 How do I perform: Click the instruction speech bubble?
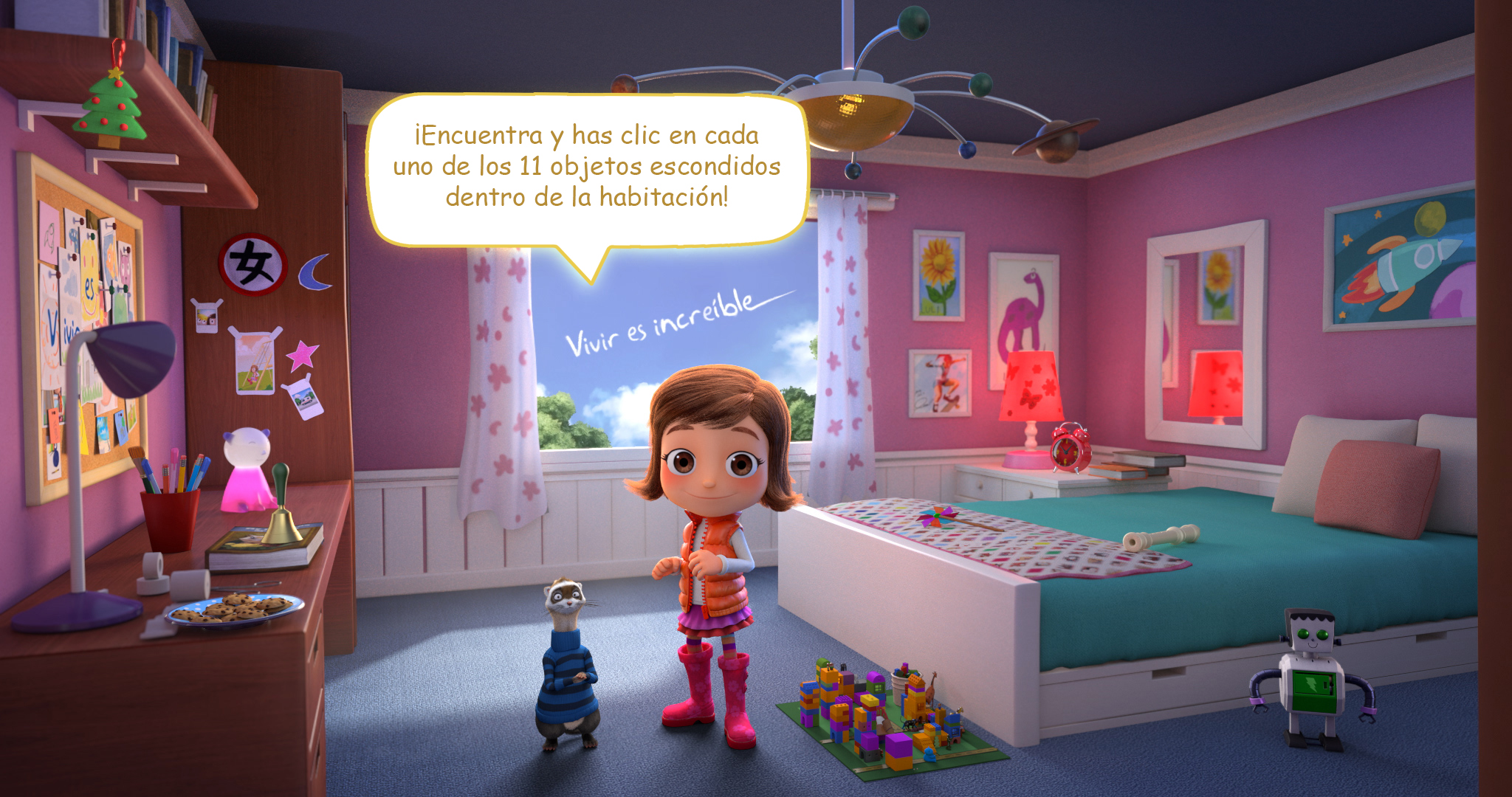(587, 168)
